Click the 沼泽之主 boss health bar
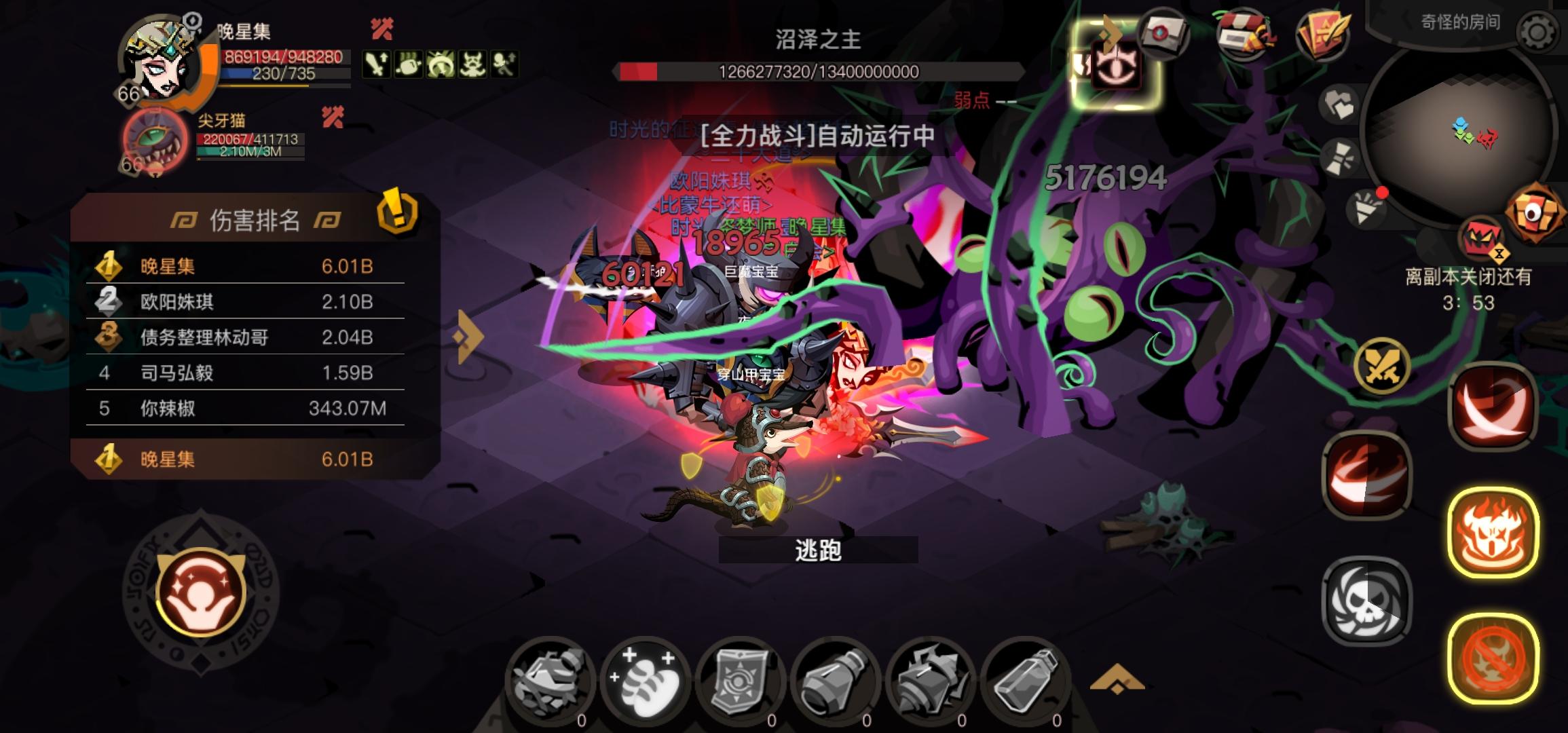Image resolution: width=1568 pixels, height=733 pixels. [x=818, y=73]
